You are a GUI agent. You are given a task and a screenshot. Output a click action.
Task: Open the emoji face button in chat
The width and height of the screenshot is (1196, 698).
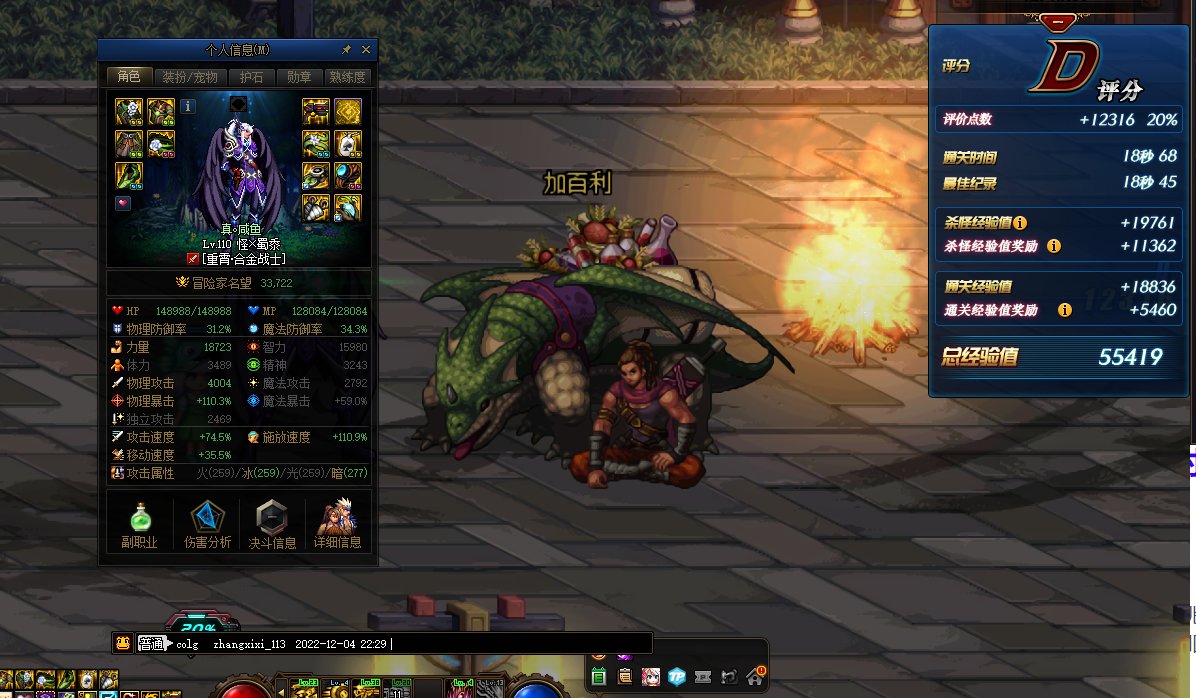click(x=122, y=643)
